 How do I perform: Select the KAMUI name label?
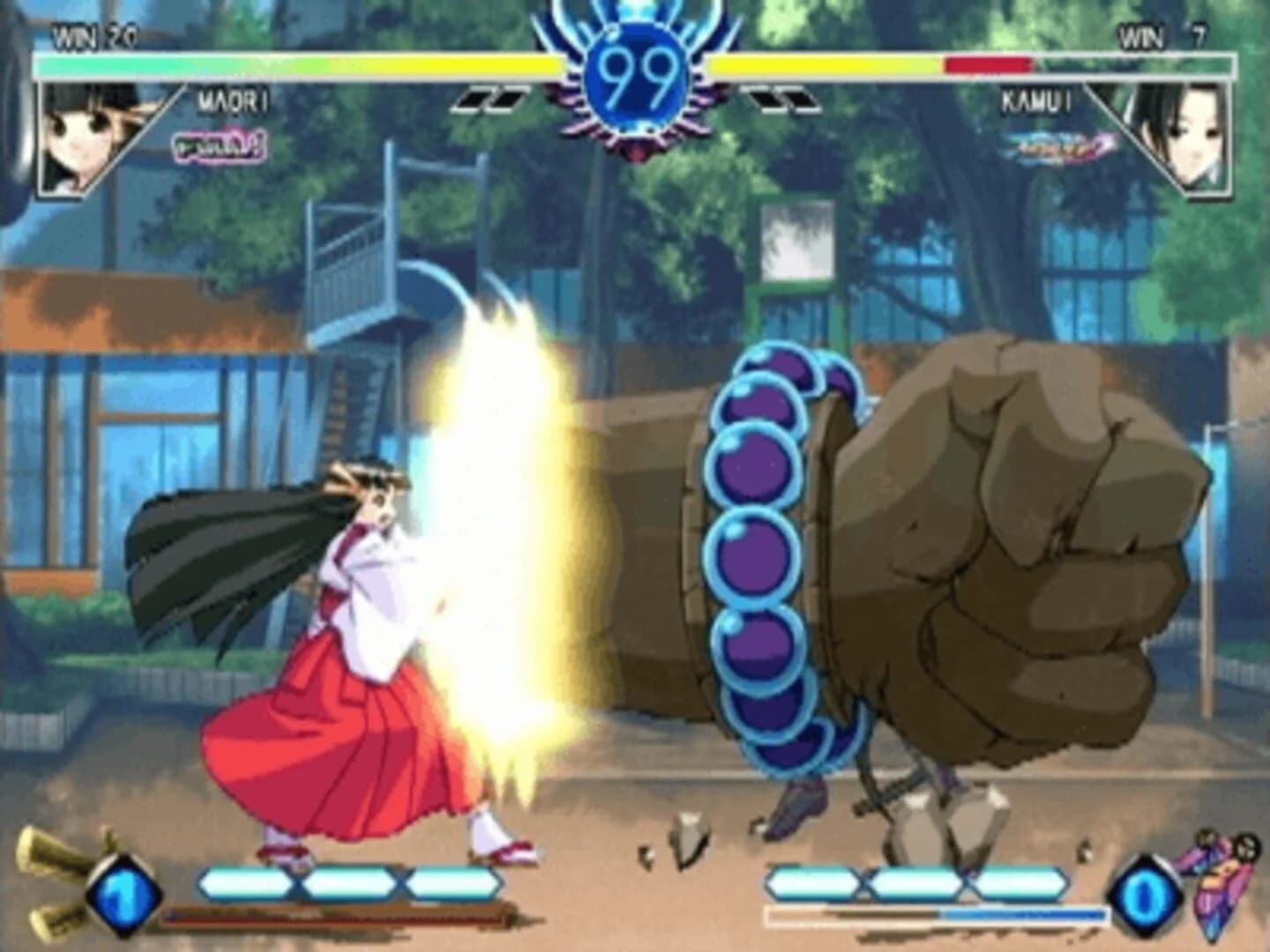coord(1036,100)
